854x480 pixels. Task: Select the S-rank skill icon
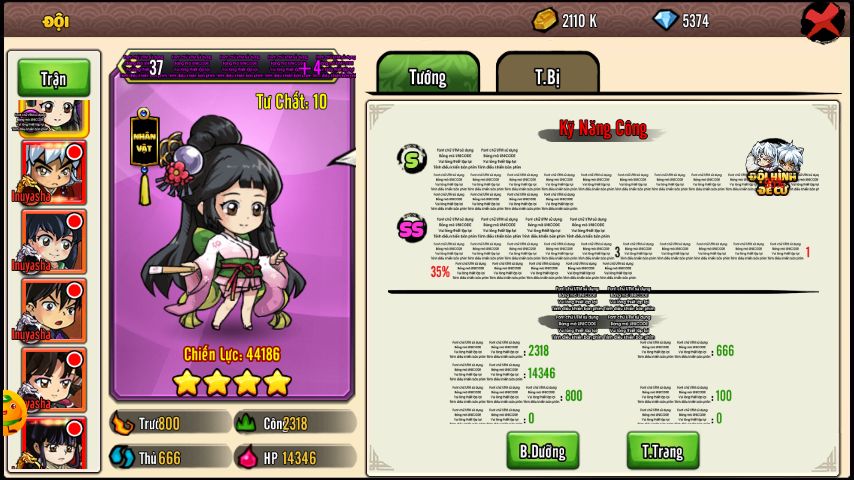tap(411, 157)
